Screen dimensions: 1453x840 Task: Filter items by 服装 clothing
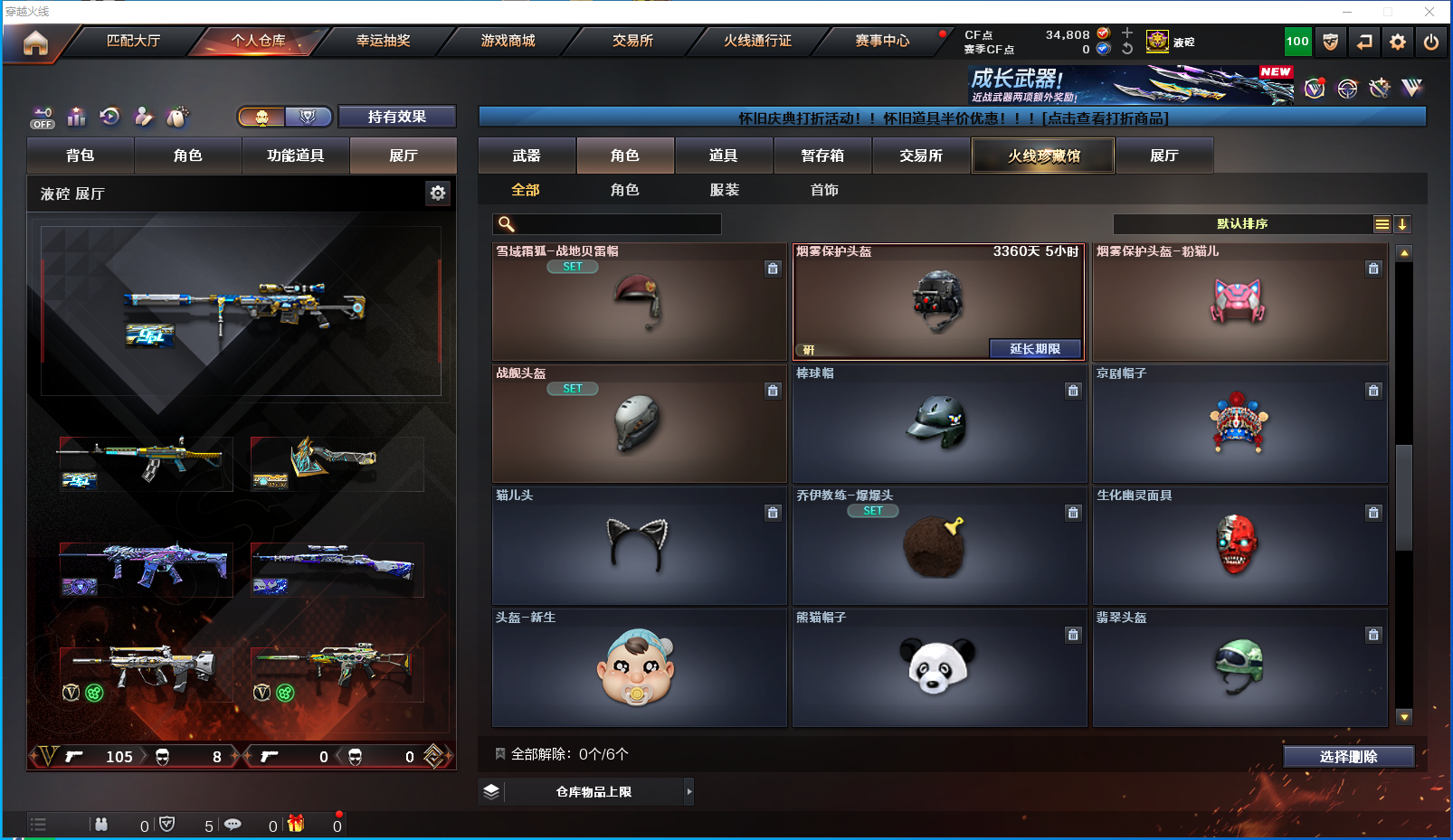tap(724, 190)
